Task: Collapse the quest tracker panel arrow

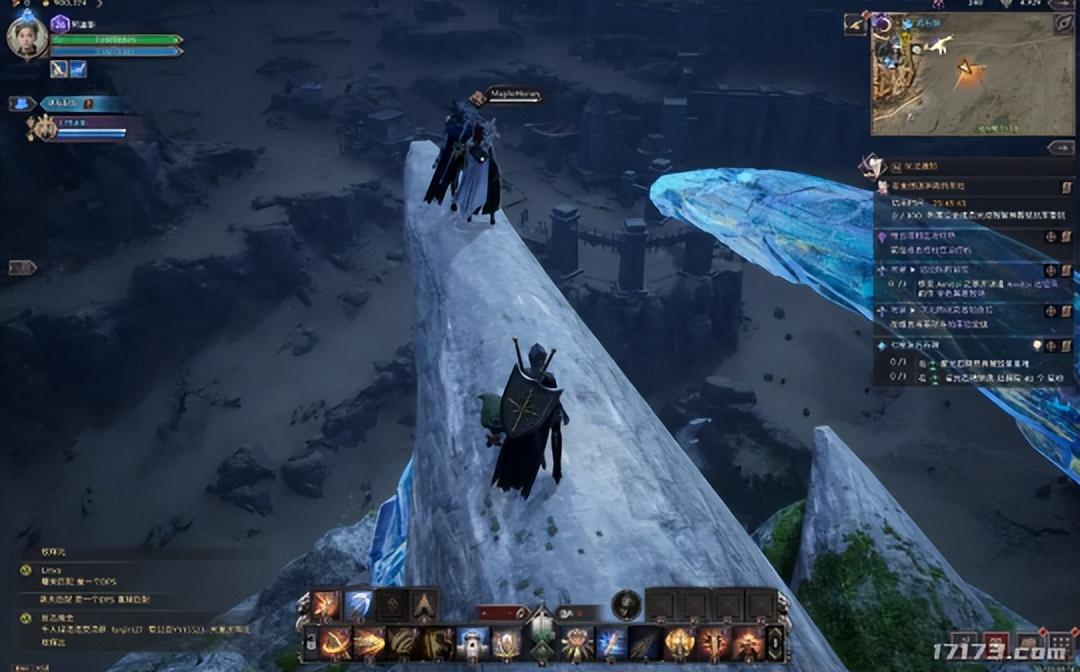Action: point(1060,147)
